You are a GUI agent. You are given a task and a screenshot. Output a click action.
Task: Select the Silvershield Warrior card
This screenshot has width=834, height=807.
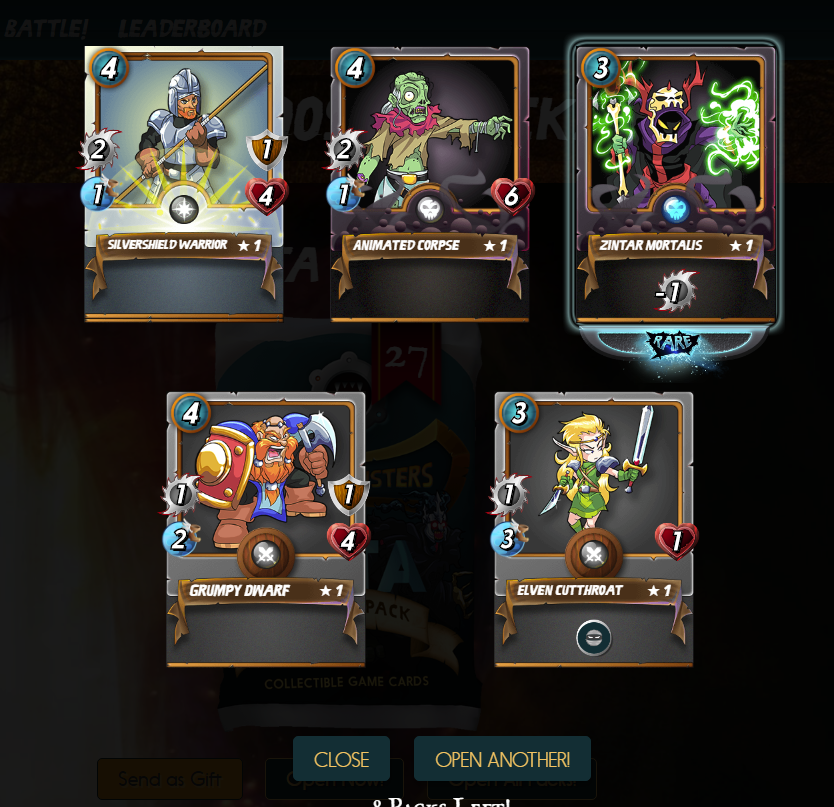[x=184, y=184]
